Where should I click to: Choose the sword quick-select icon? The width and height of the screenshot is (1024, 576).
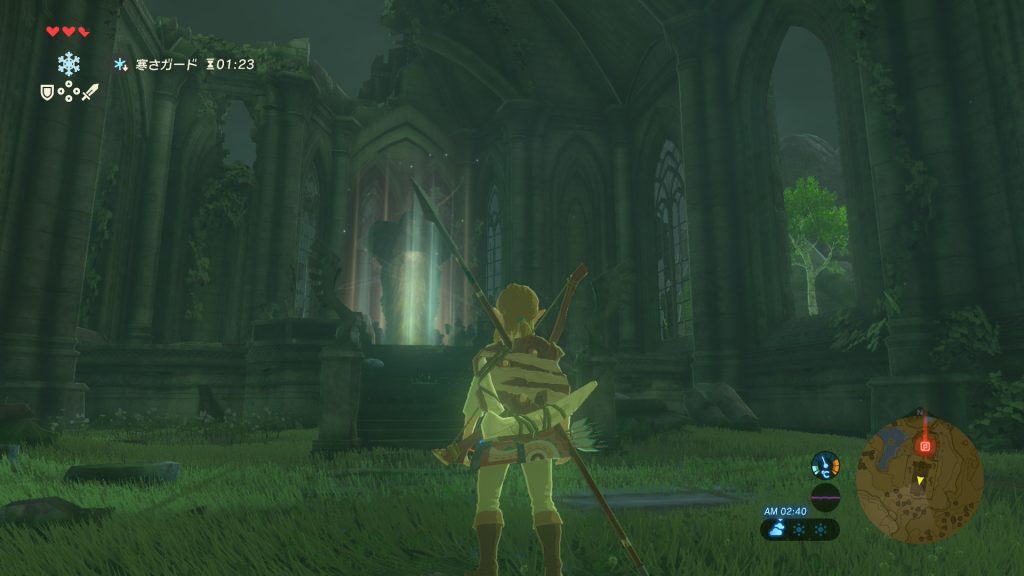[90, 92]
